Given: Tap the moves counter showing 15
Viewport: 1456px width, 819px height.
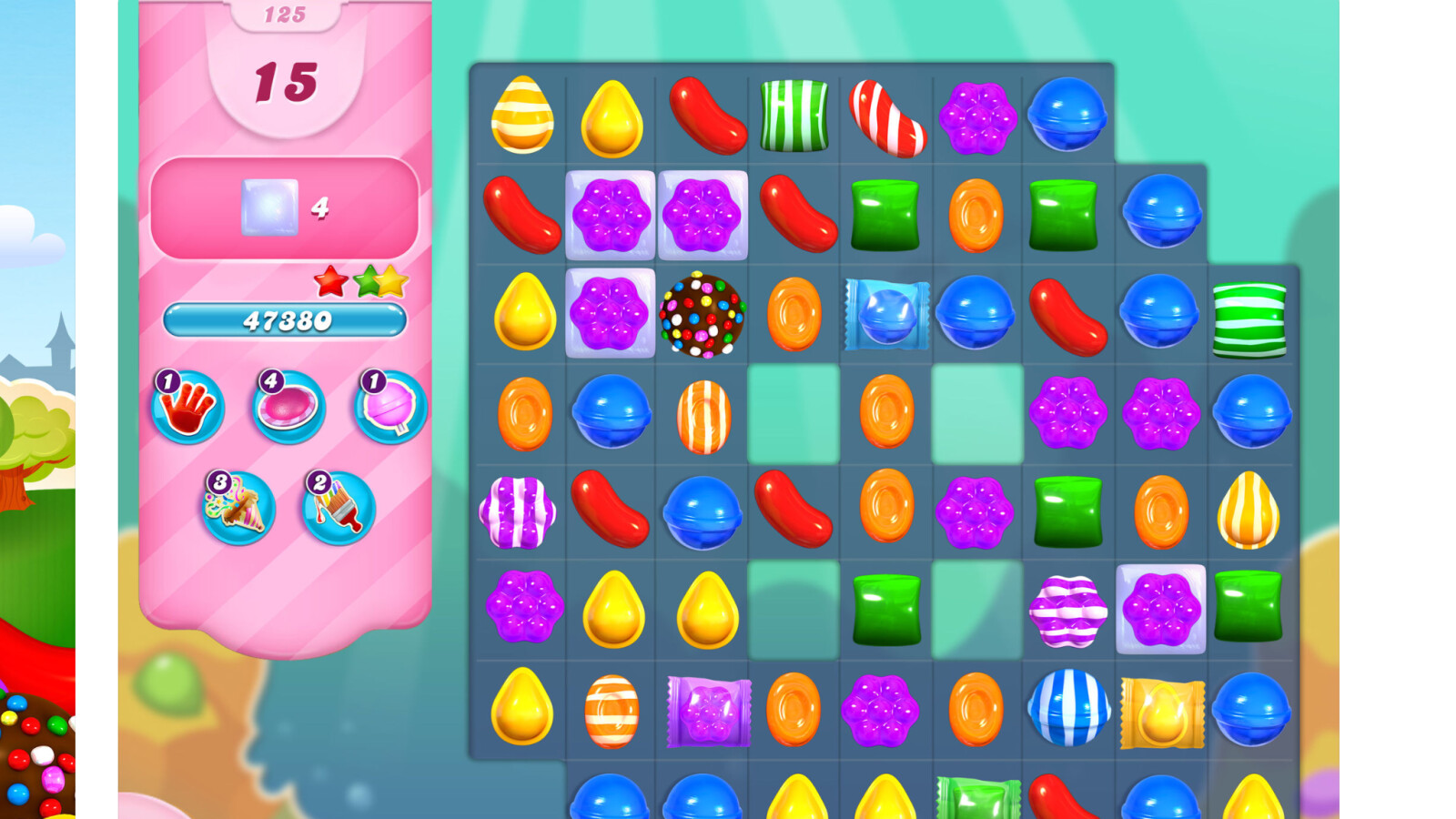Looking at the screenshot, I should (285, 82).
